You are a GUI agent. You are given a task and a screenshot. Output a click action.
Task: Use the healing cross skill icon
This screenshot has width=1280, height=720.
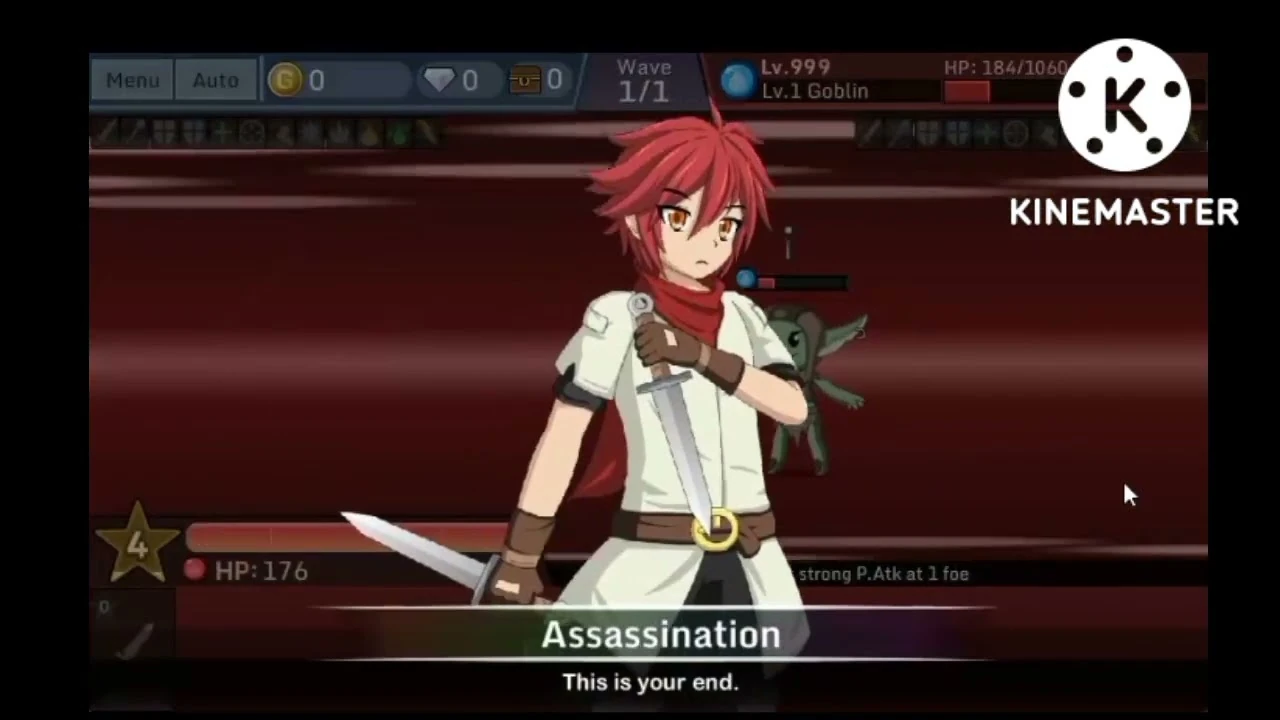pos(219,134)
